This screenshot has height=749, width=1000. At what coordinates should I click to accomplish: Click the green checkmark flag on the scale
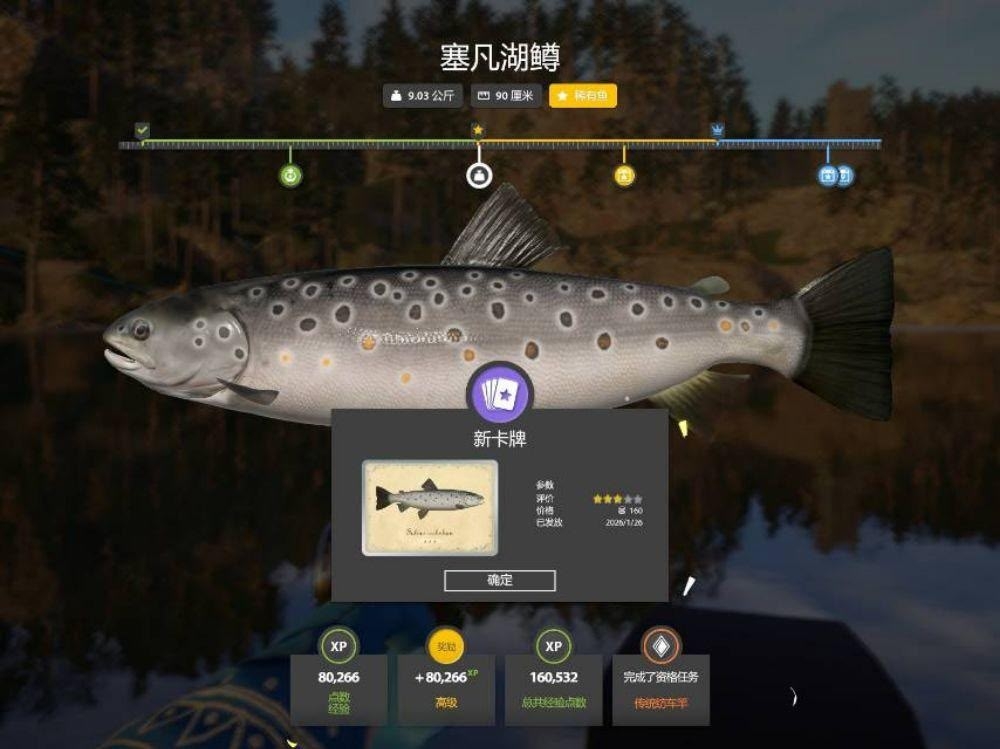[142, 130]
